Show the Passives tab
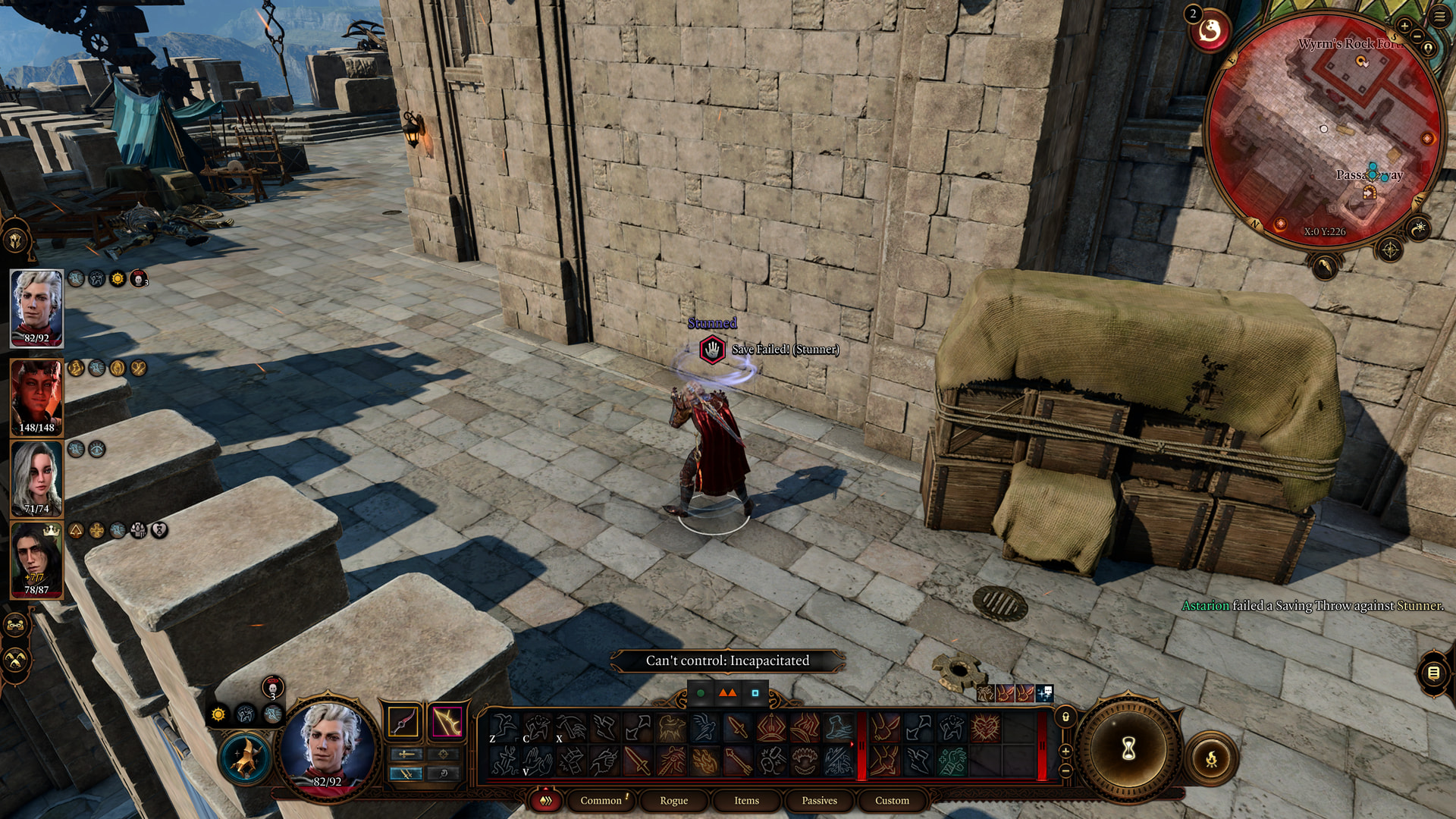1456x819 pixels. pos(819,800)
